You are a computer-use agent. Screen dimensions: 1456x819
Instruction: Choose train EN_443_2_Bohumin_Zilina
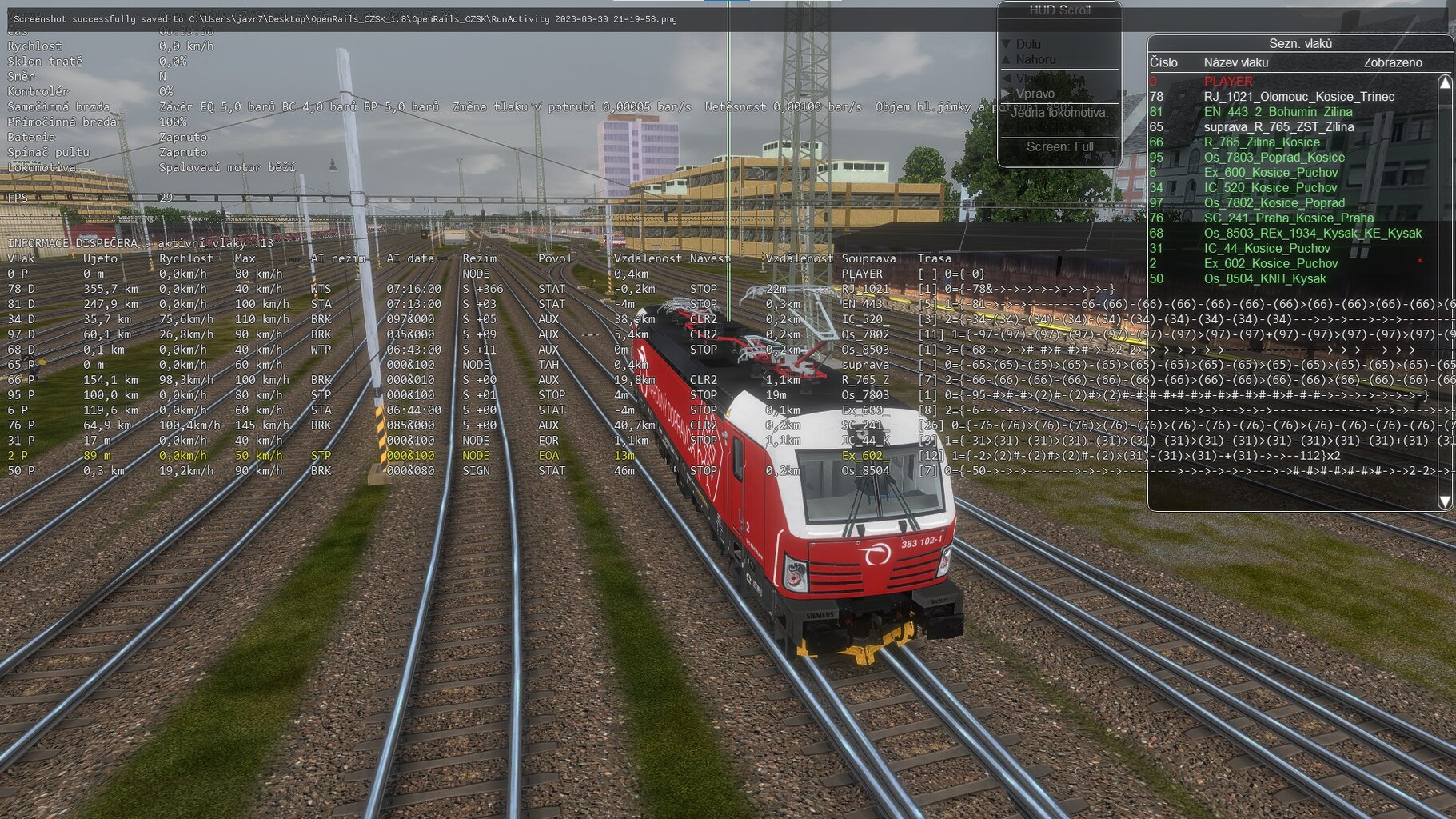point(1278,112)
